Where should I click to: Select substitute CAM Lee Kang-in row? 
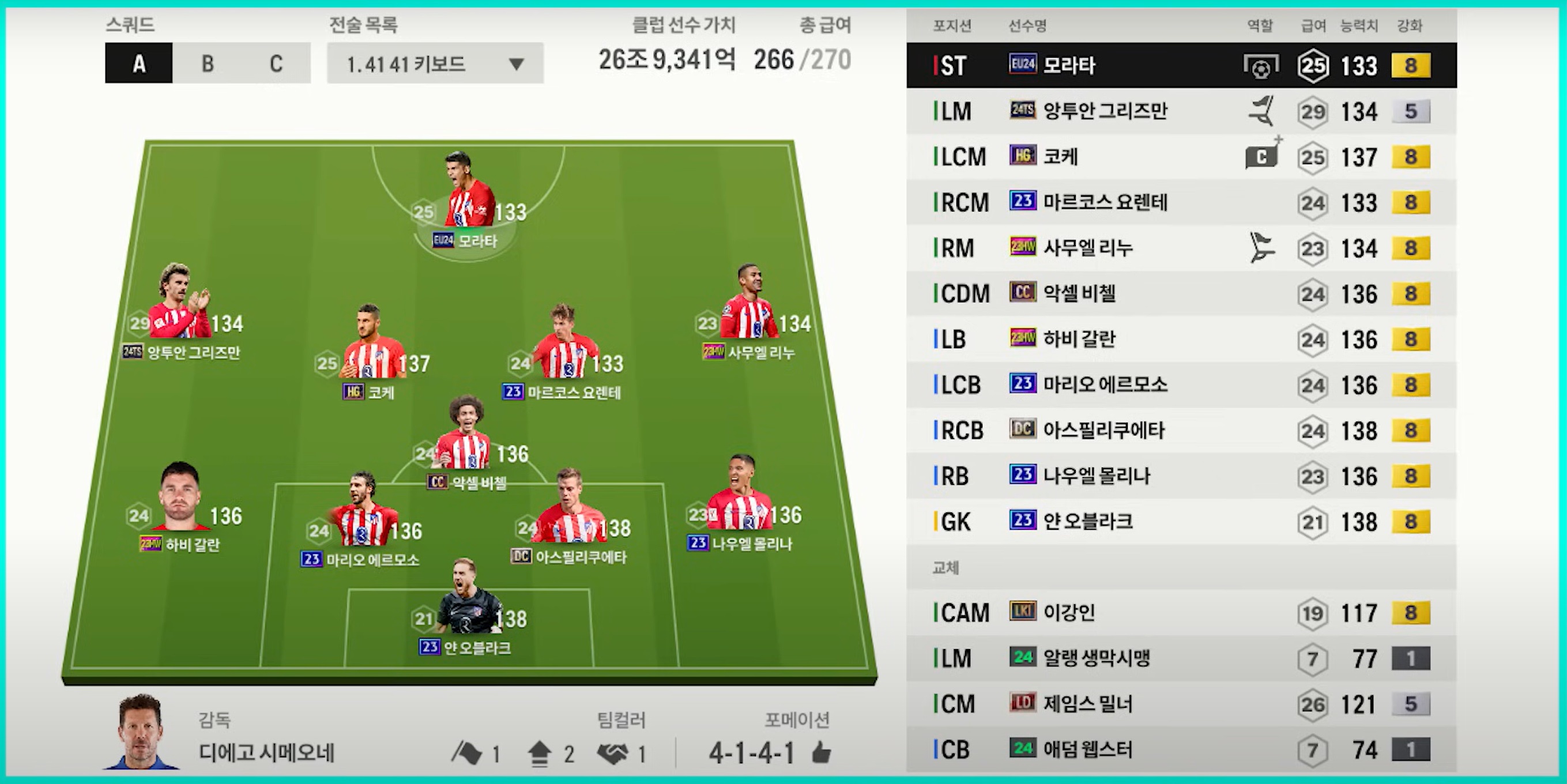(1181, 613)
